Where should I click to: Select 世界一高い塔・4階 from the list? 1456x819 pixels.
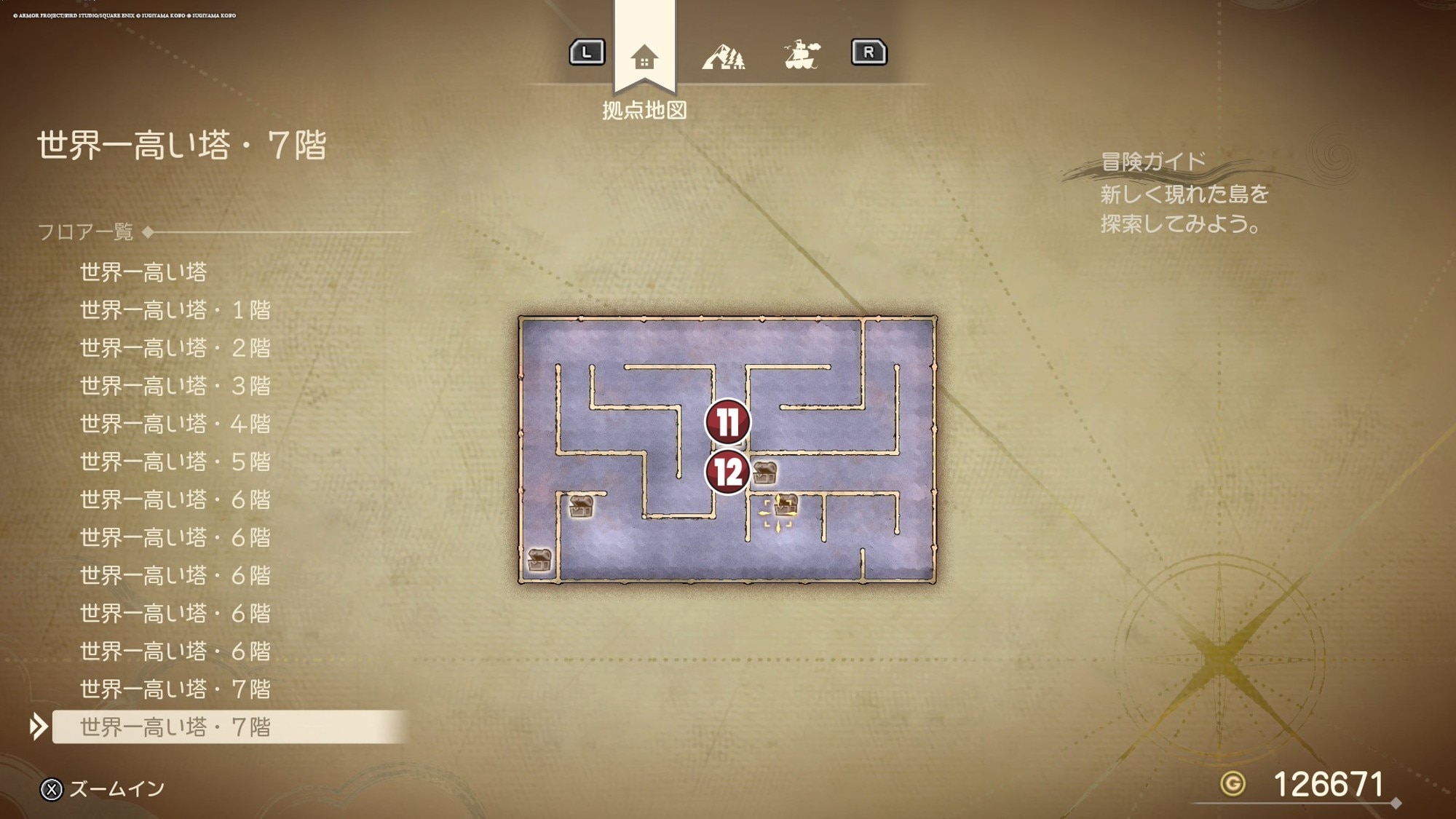click(x=175, y=424)
